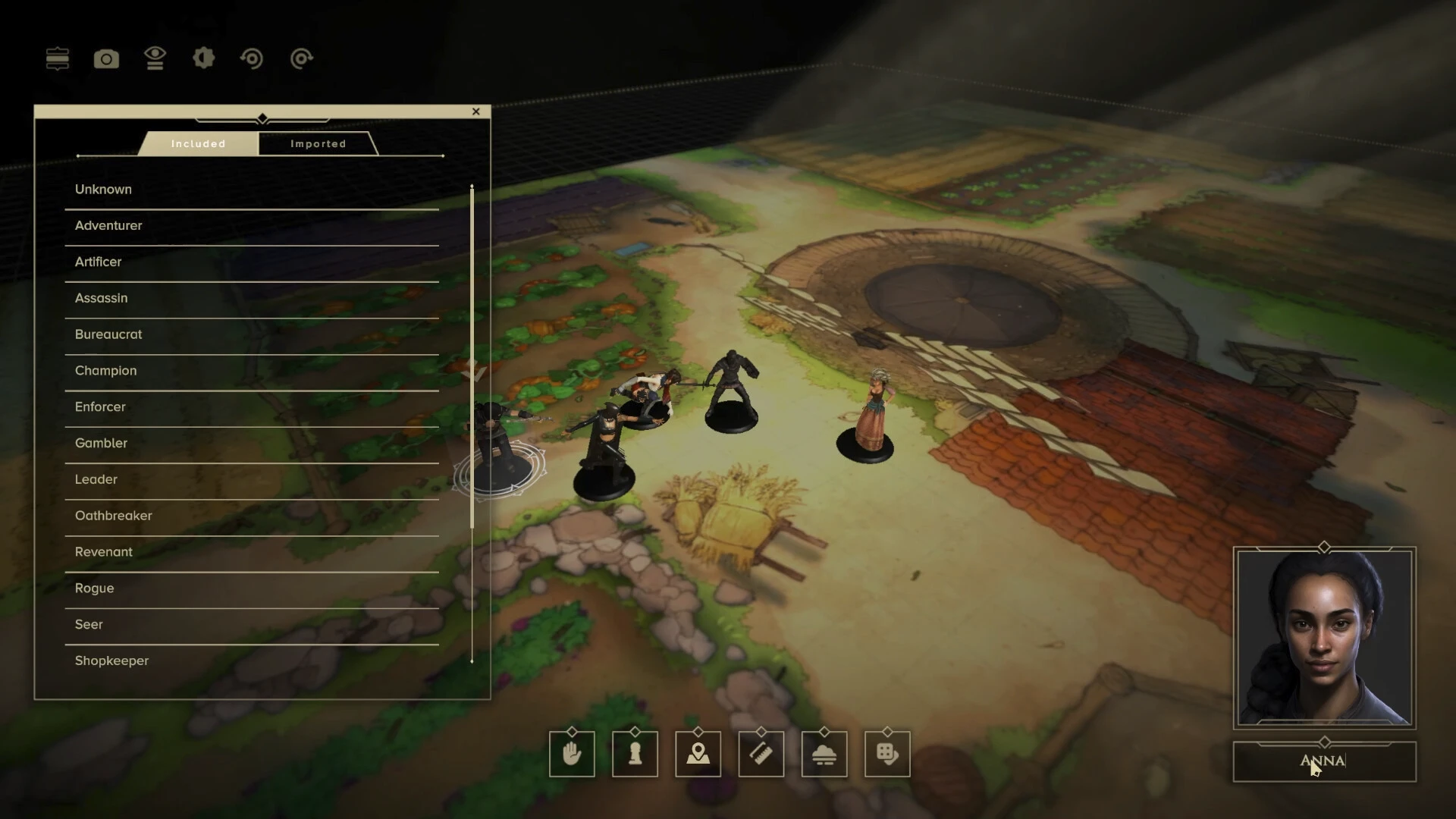Toggle the pin diamond above the dice tool
Viewport: 1456px width, 819px height.
click(887, 733)
